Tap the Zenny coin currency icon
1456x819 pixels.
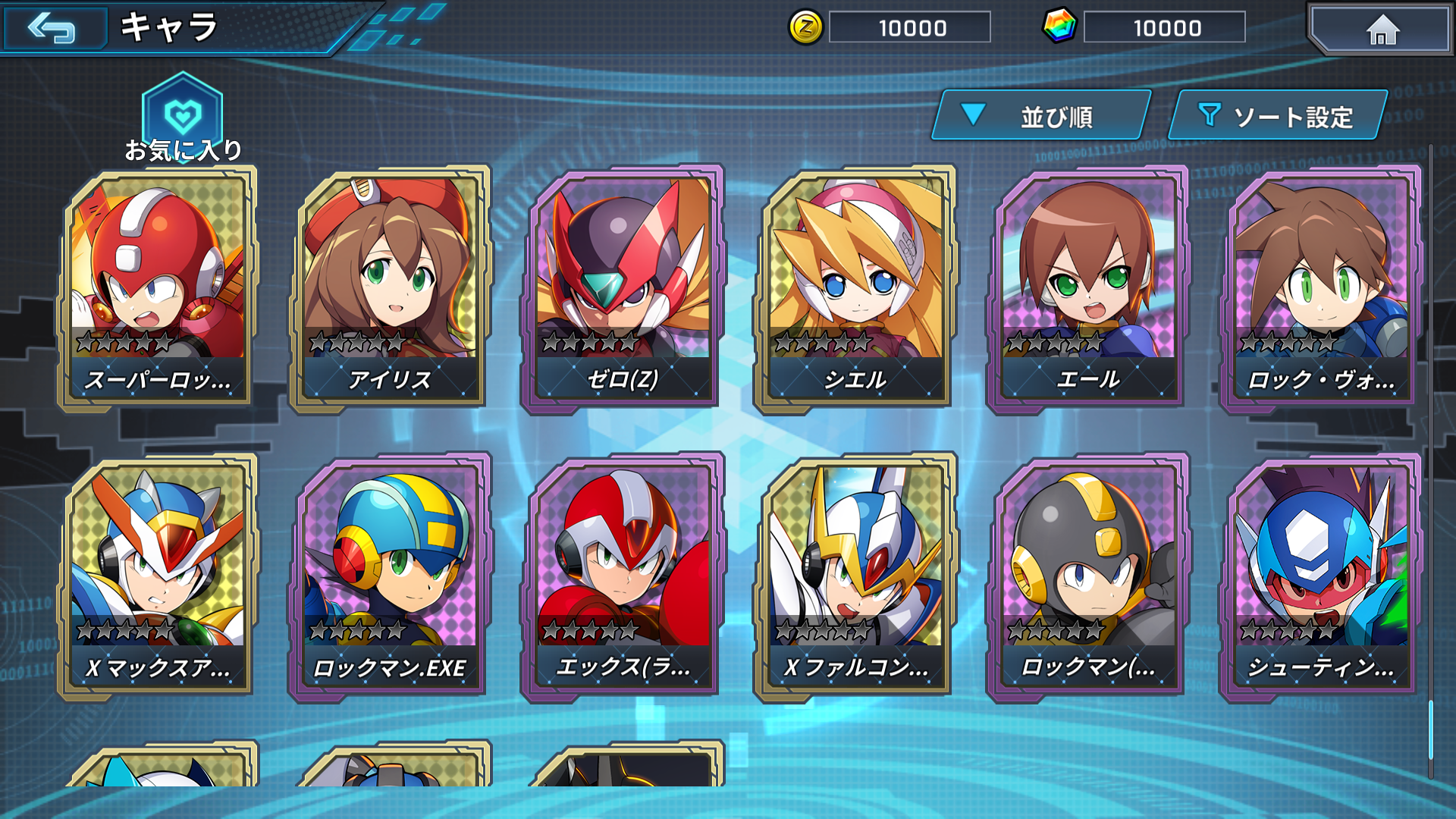point(807,28)
